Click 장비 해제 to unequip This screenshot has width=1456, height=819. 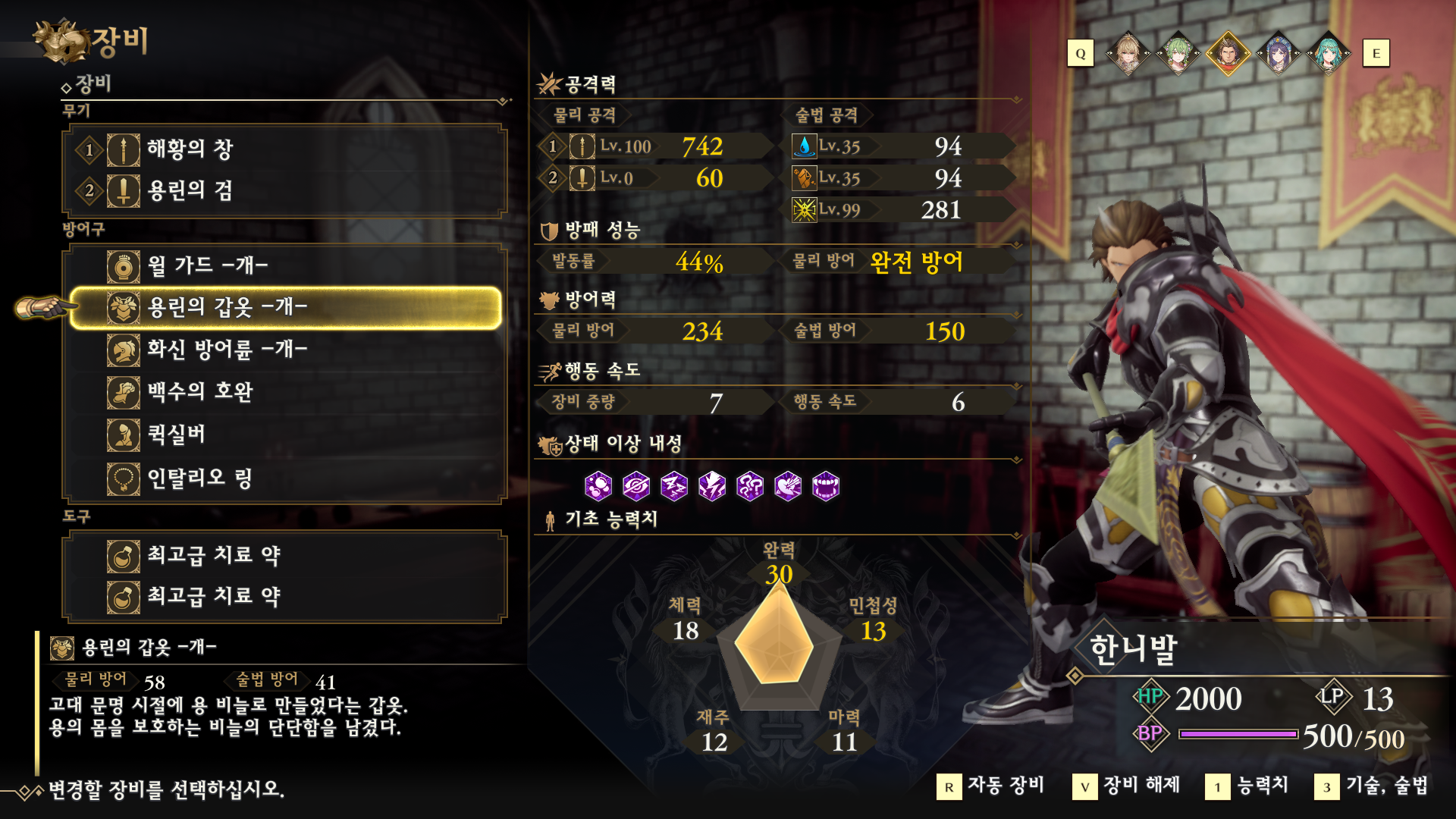pyautogui.click(x=1127, y=786)
